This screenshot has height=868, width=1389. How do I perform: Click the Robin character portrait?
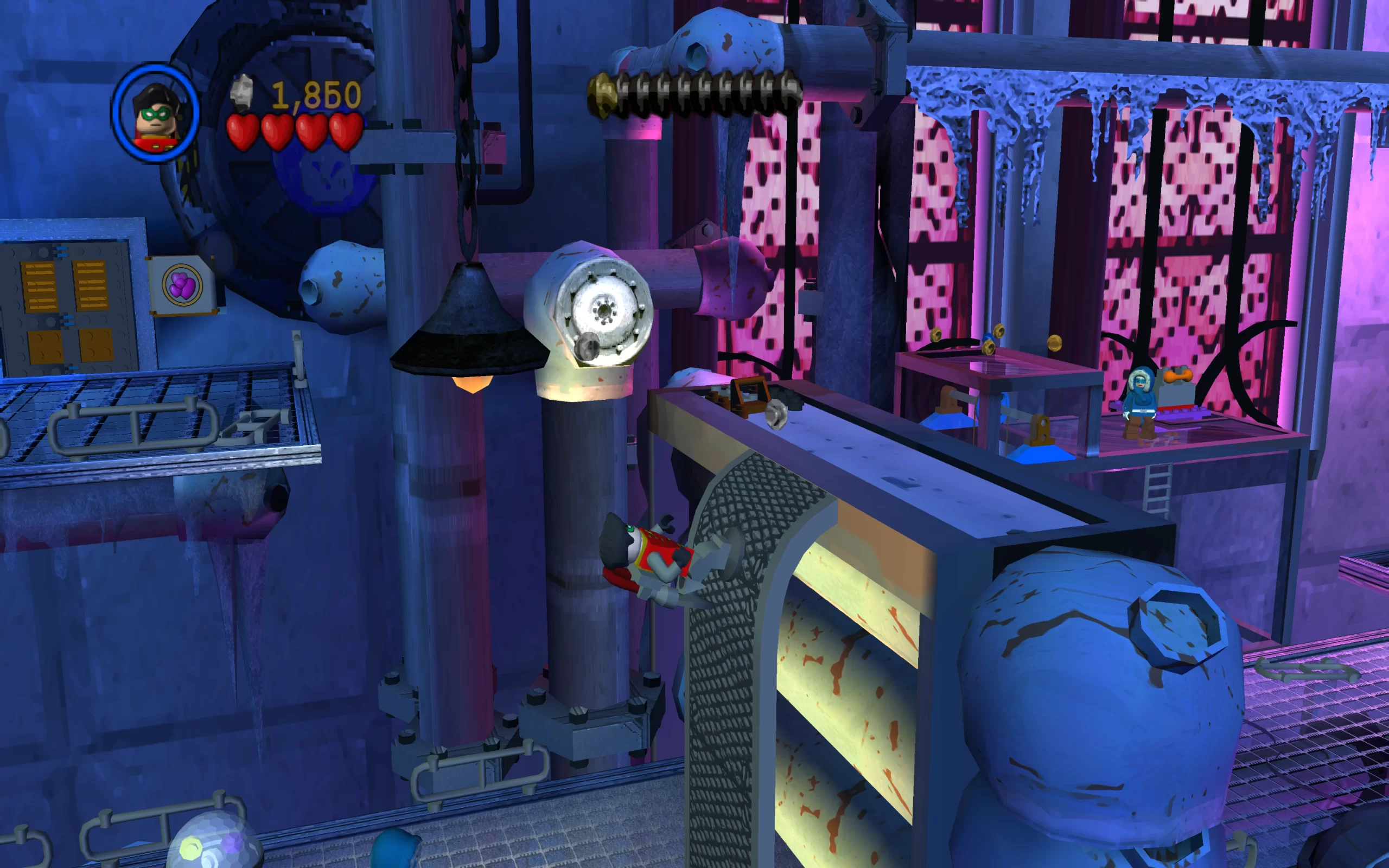(156, 113)
